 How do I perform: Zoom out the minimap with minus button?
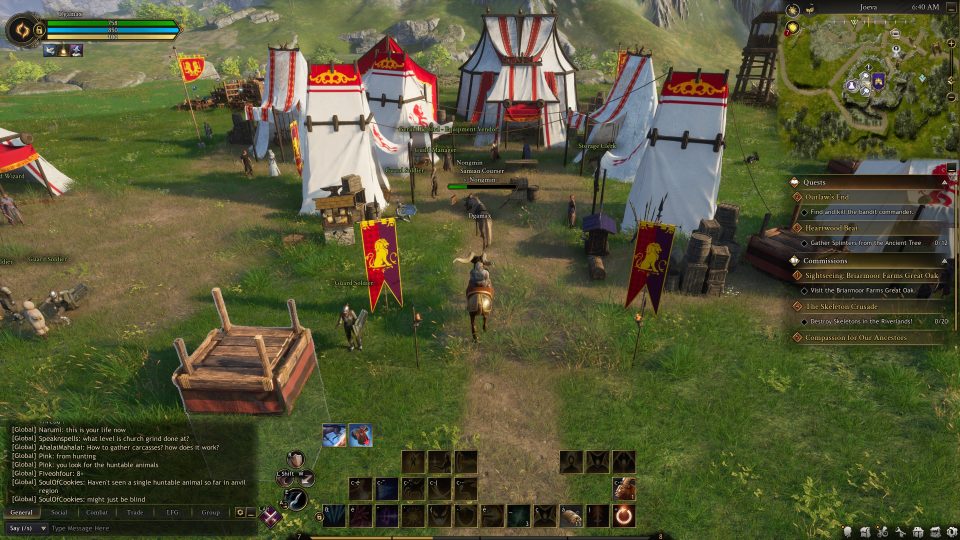click(x=950, y=97)
